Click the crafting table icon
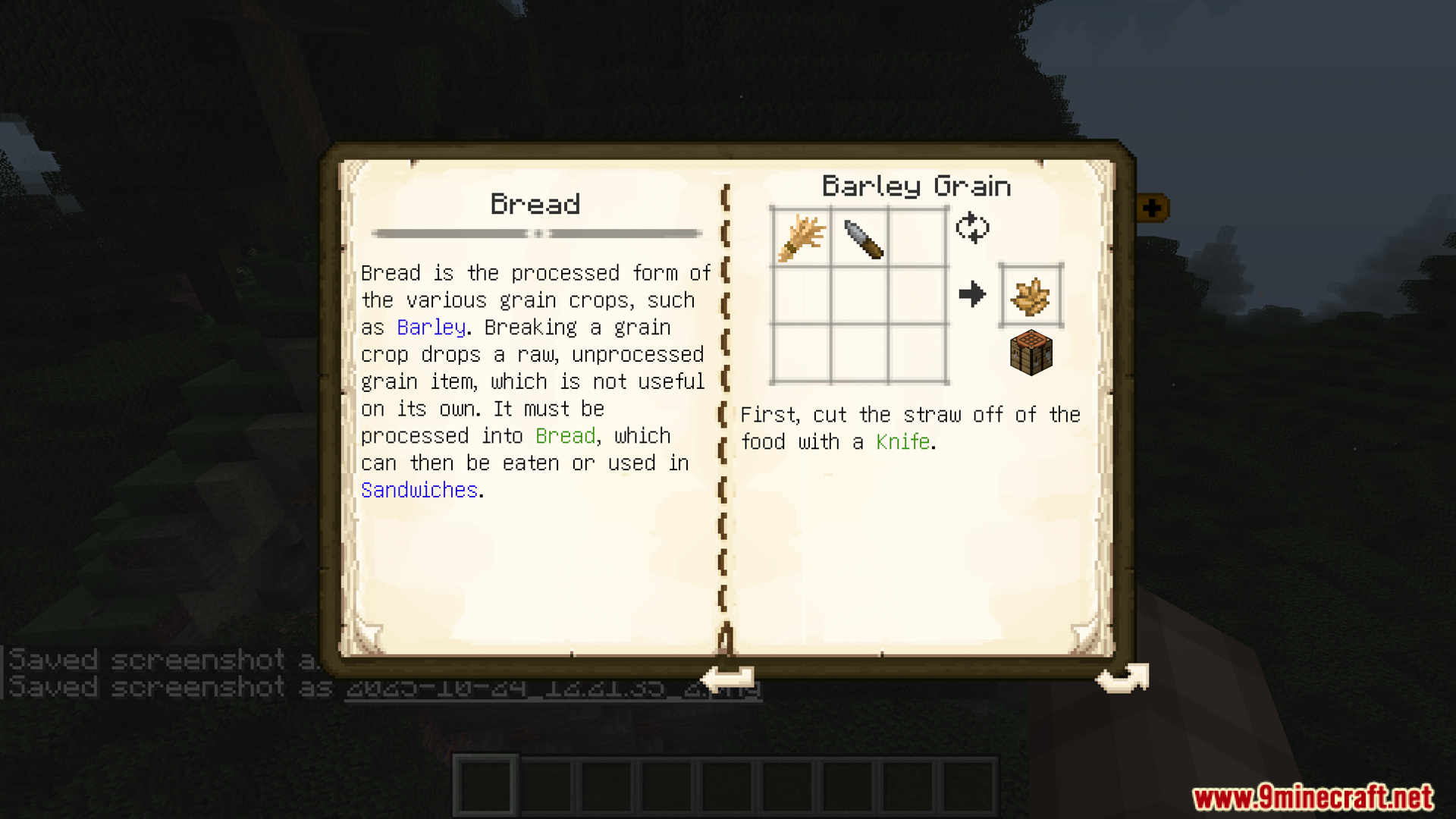Image resolution: width=1456 pixels, height=819 pixels. point(1031,353)
